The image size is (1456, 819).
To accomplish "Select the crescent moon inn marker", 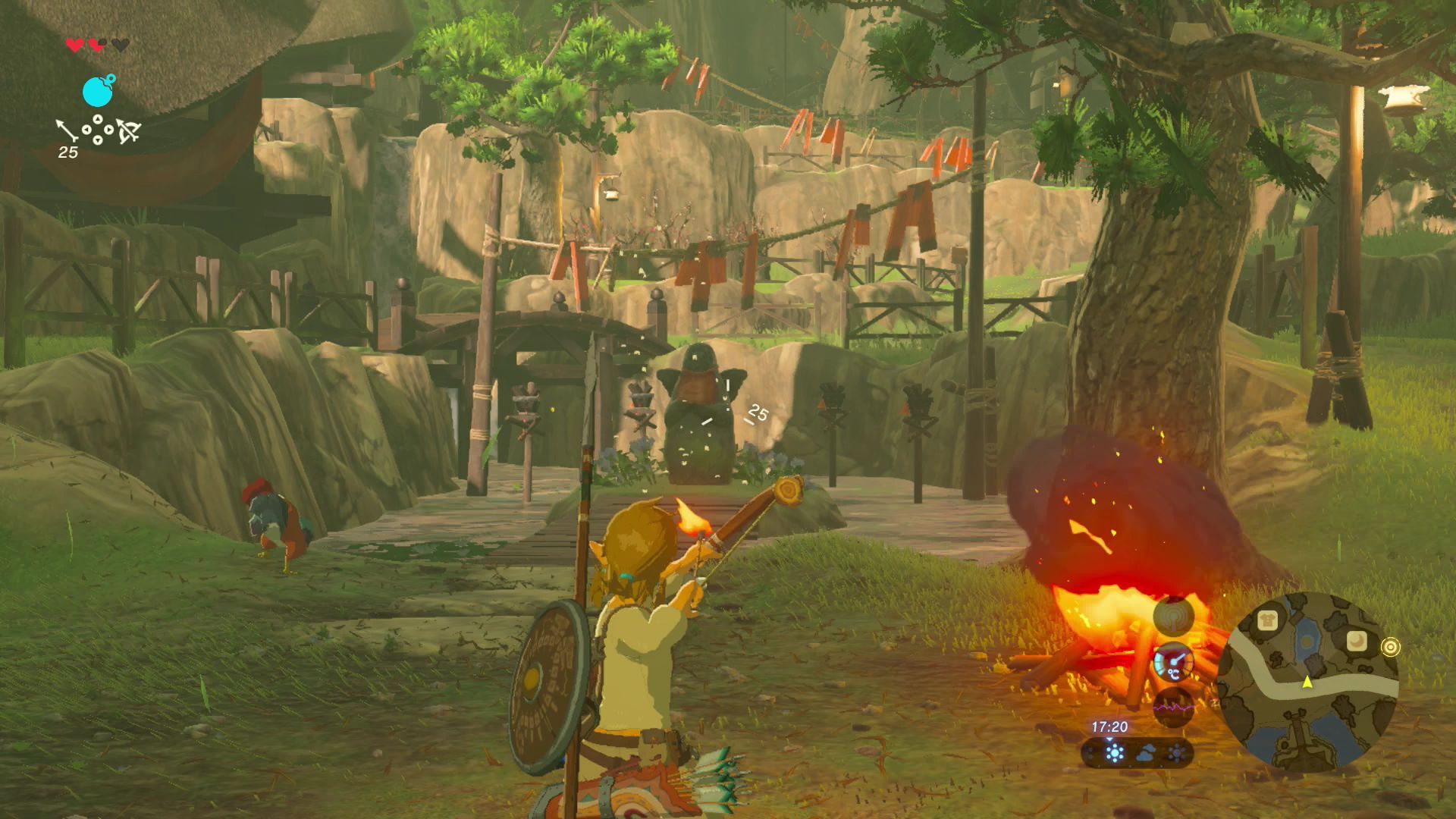I will (1356, 641).
